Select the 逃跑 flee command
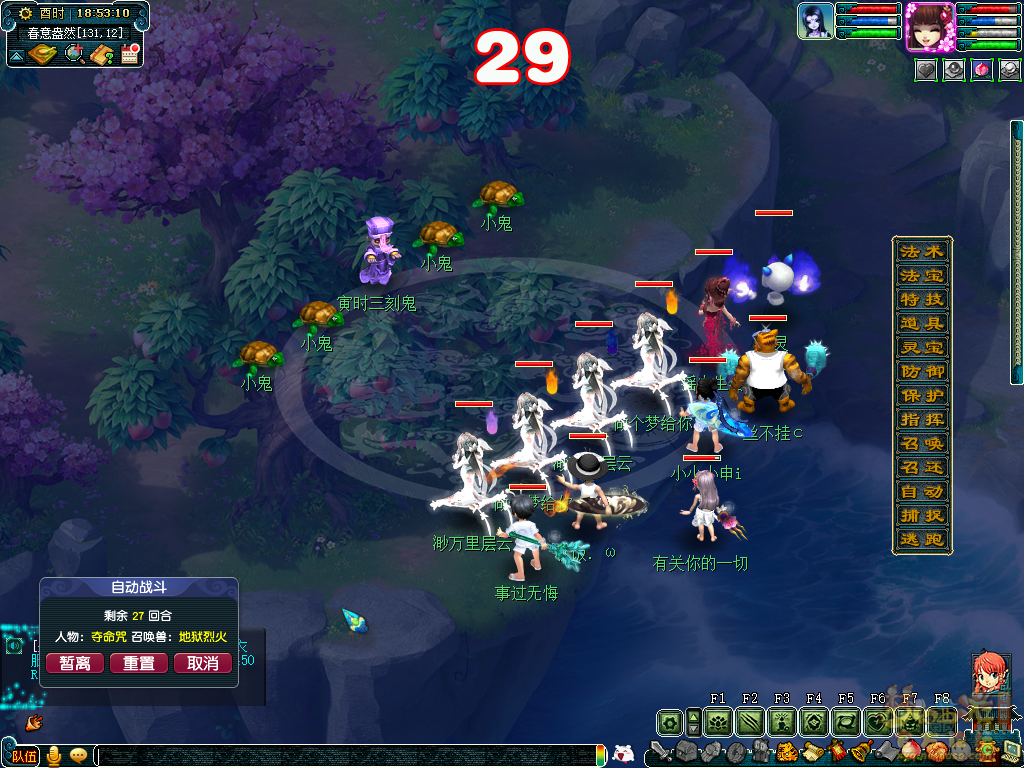Screen dimensions: 1024x768 point(921,539)
